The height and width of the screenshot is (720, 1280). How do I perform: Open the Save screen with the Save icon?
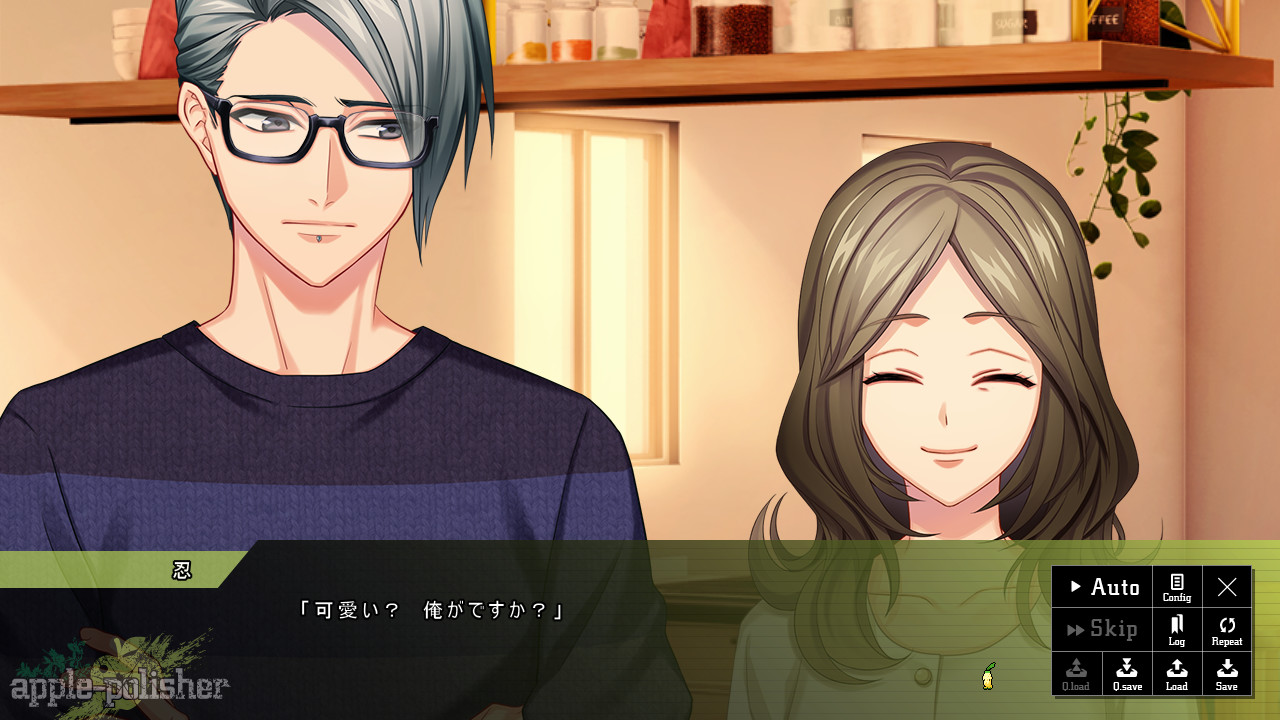(1227, 673)
